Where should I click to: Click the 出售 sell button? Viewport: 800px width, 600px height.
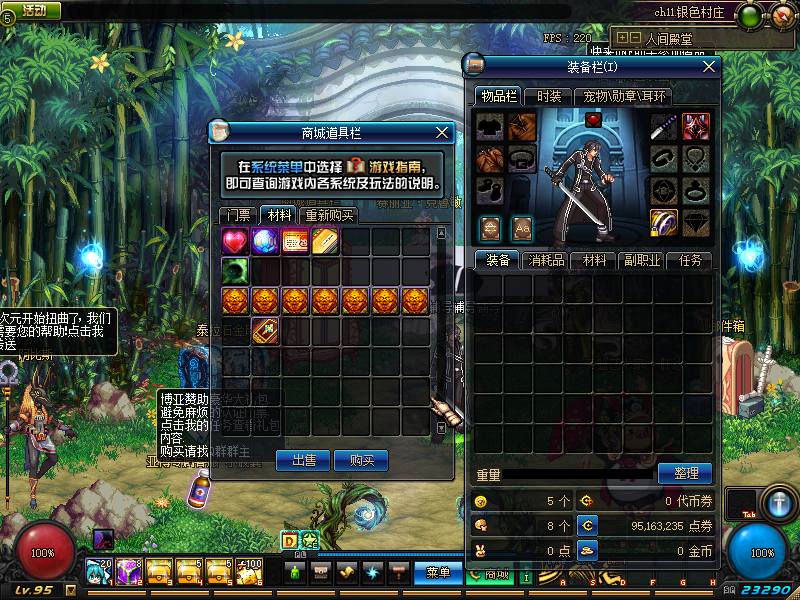pos(304,460)
